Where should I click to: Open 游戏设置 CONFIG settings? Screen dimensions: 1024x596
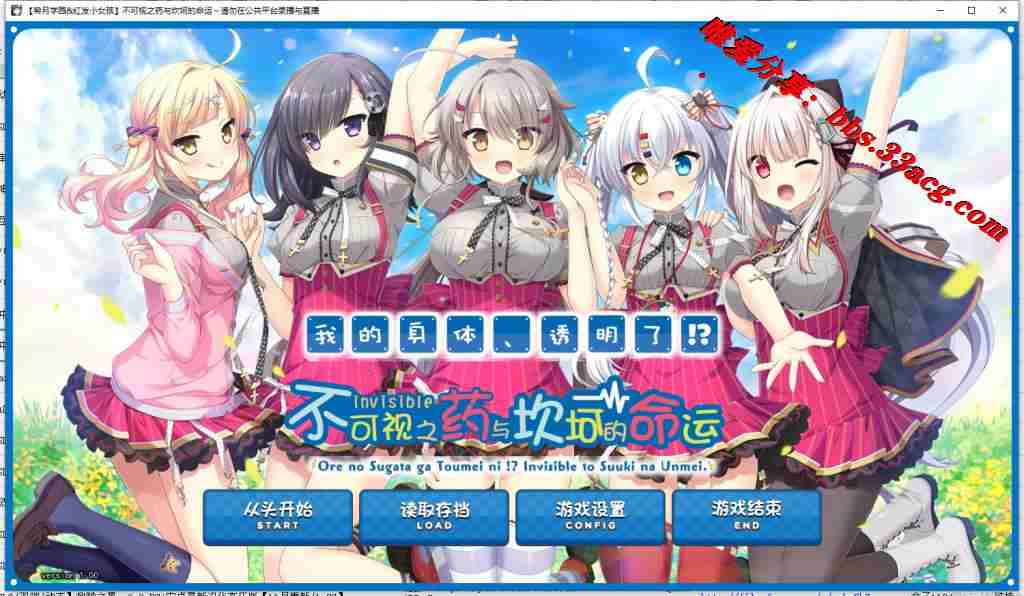point(590,515)
